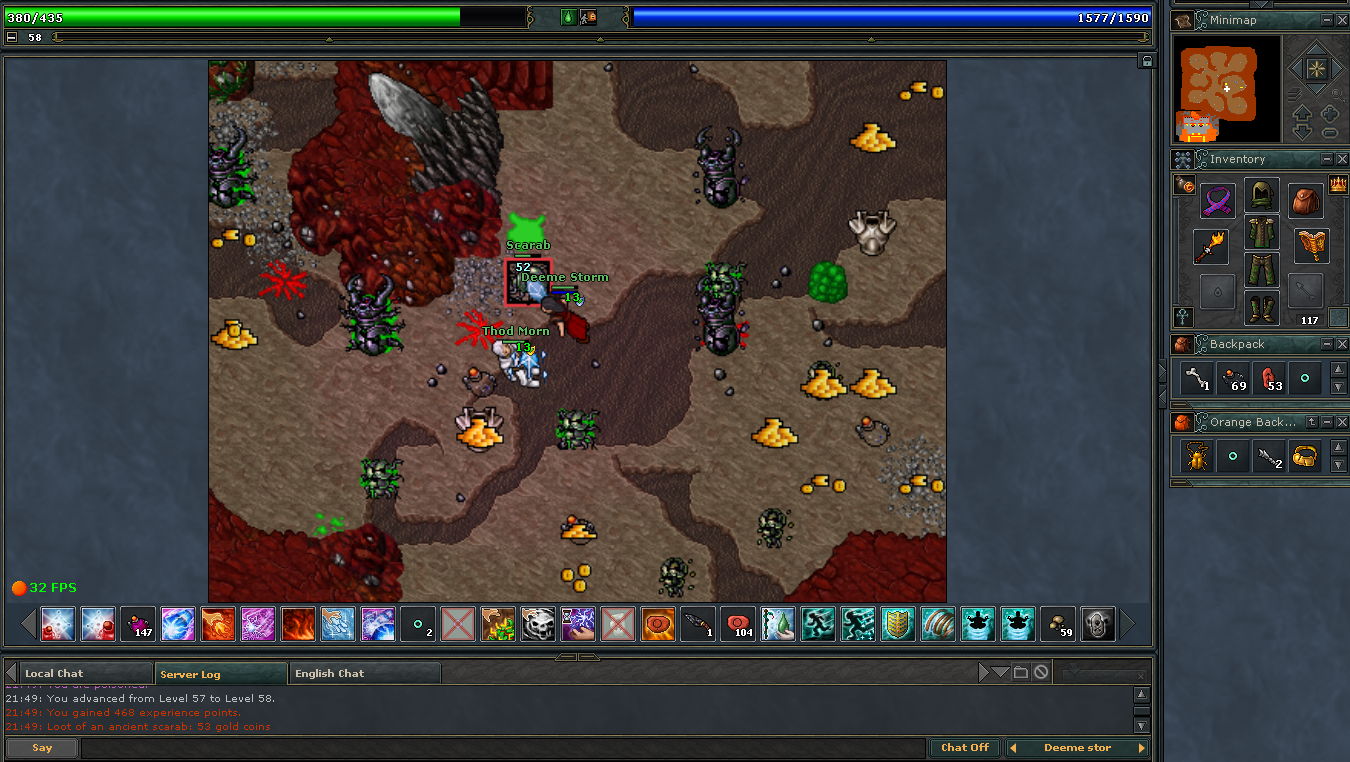Select the brown mushrooms hotbar slot

(1058, 625)
